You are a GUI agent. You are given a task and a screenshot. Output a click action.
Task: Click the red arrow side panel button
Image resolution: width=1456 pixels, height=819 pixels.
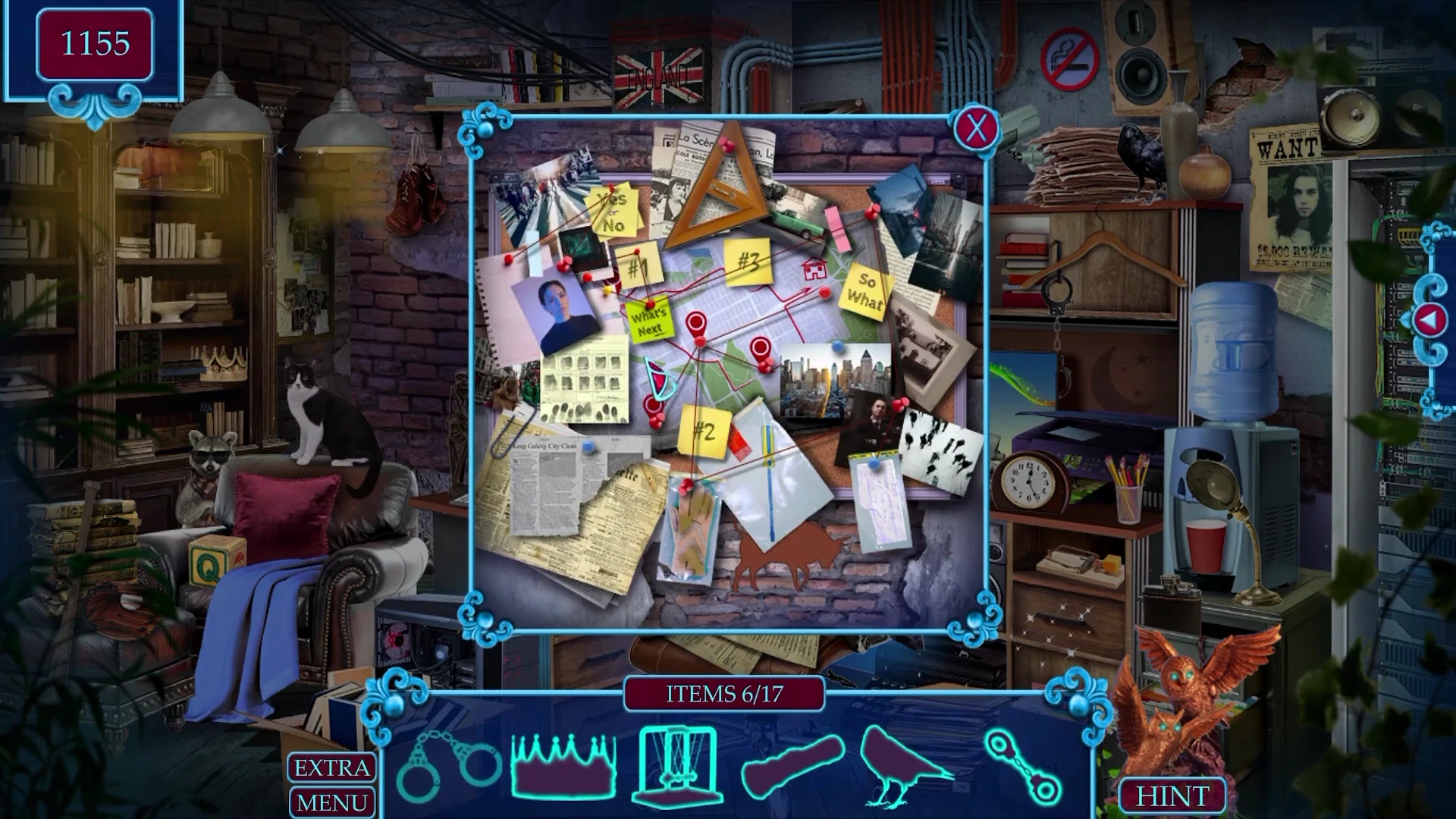[x=1429, y=321]
